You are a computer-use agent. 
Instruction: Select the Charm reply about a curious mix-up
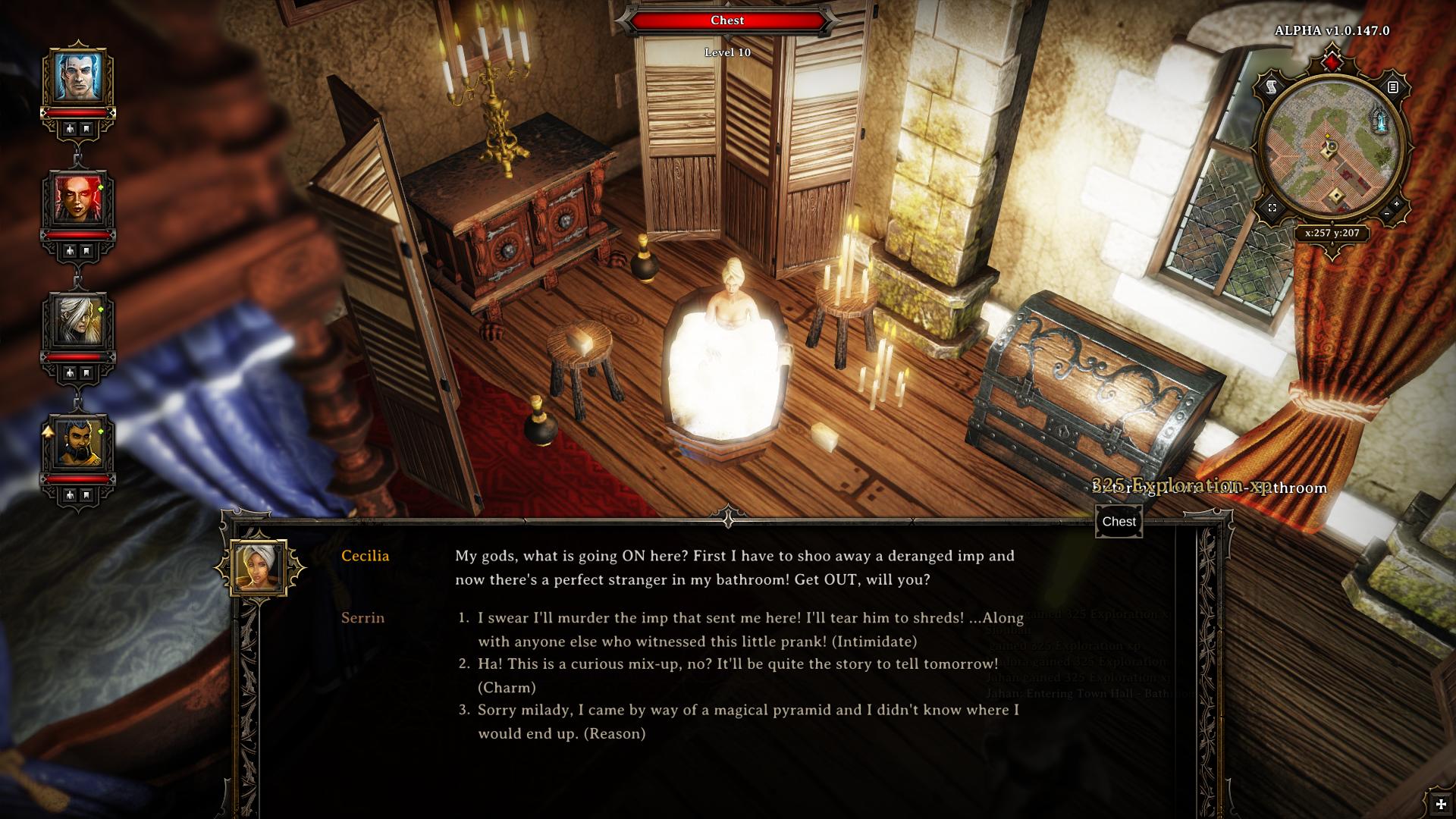click(x=737, y=675)
